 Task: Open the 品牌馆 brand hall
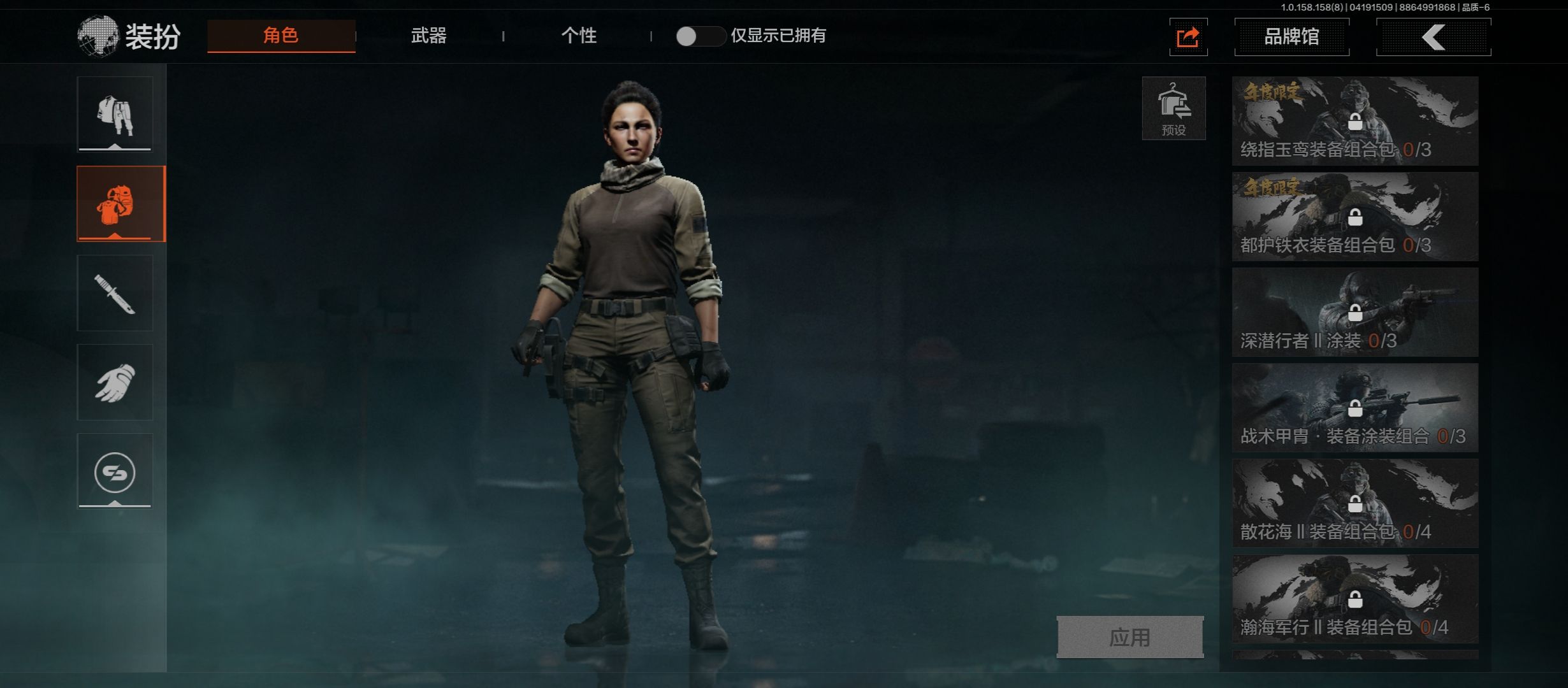pyautogui.click(x=1291, y=37)
